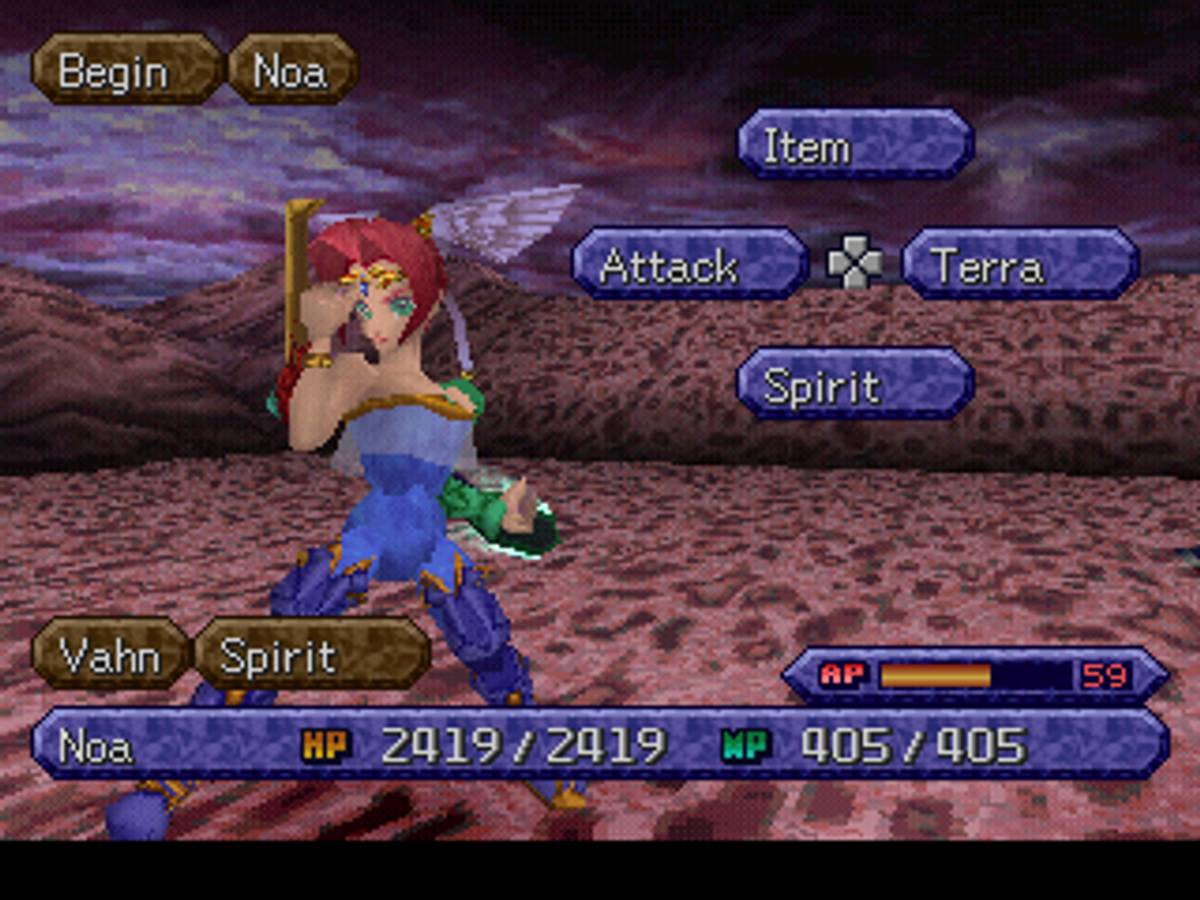Select the Vahn name tag
Image resolution: width=1200 pixels, height=900 pixels.
pyautogui.click(x=109, y=655)
